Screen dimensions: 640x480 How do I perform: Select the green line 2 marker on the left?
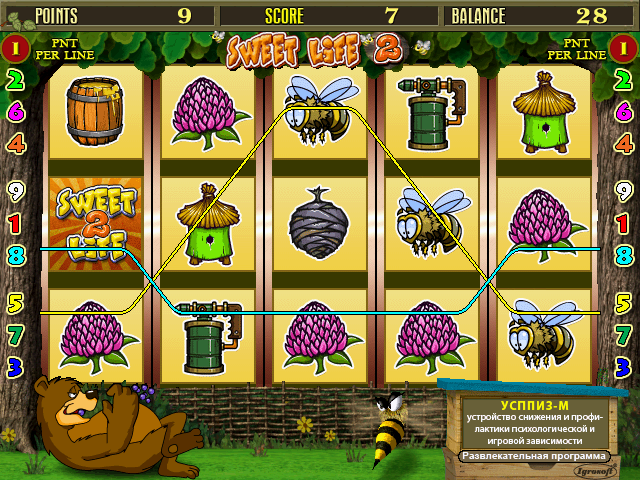(15, 82)
